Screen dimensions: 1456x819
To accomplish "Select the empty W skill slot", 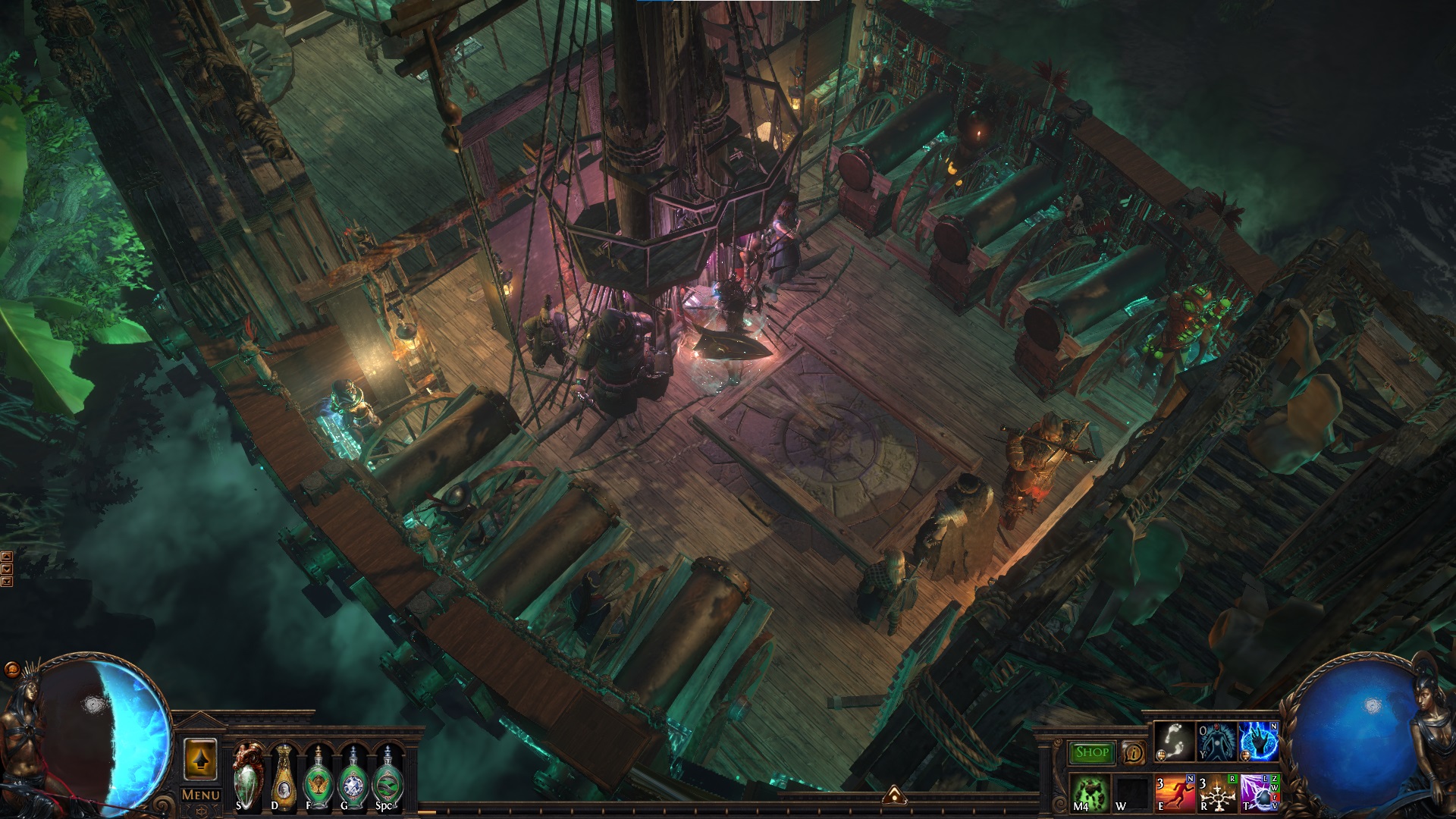I will coord(1132,792).
